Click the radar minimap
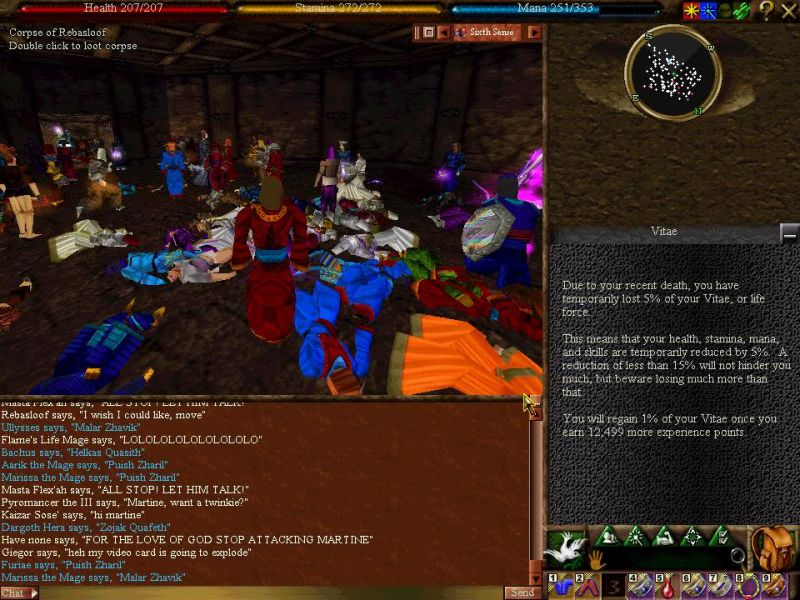 673,73
